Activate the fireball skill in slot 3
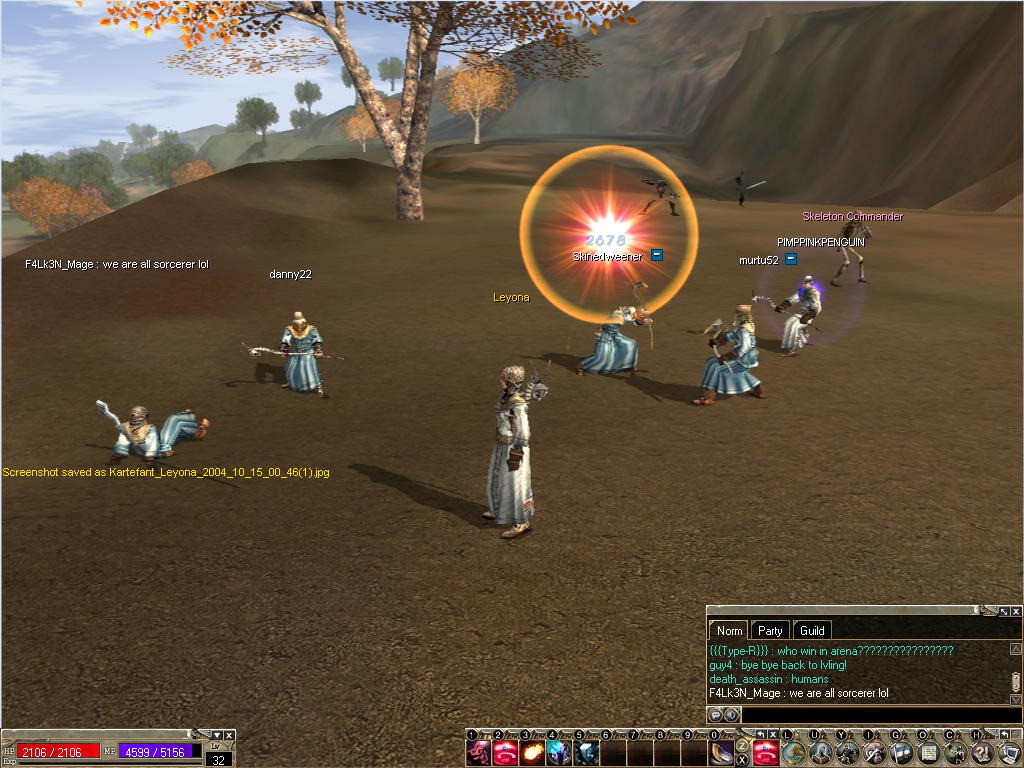Screen dimensions: 1024x768 tap(533, 754)
